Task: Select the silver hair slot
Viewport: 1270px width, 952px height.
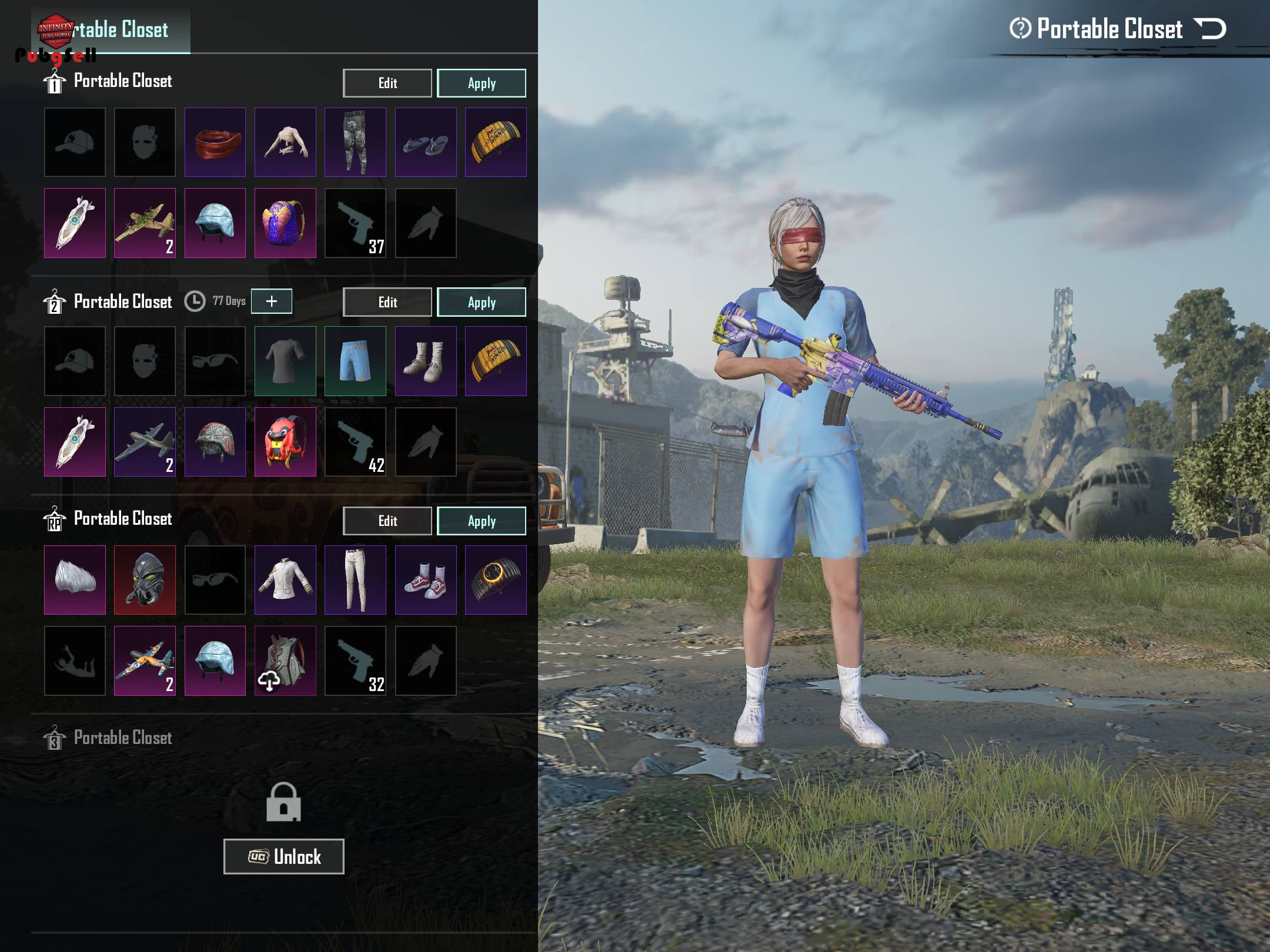Action: (75, 580)
